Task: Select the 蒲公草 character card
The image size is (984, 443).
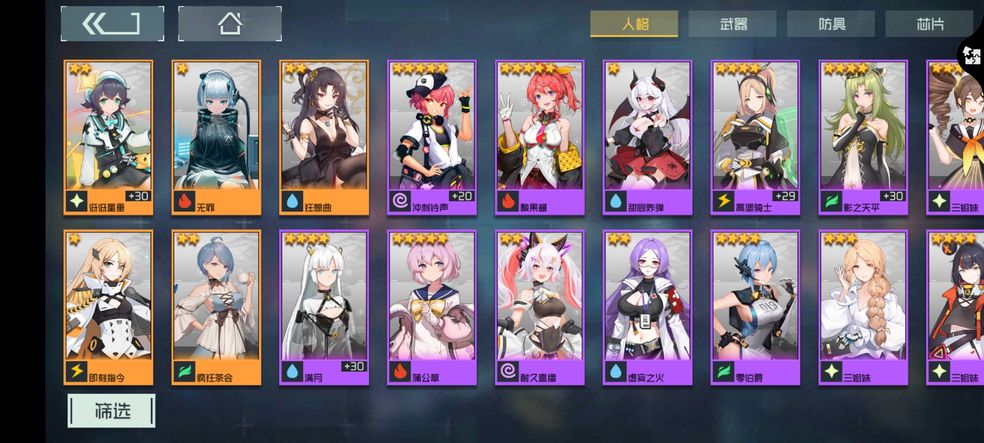Action: tap(432, 307)
